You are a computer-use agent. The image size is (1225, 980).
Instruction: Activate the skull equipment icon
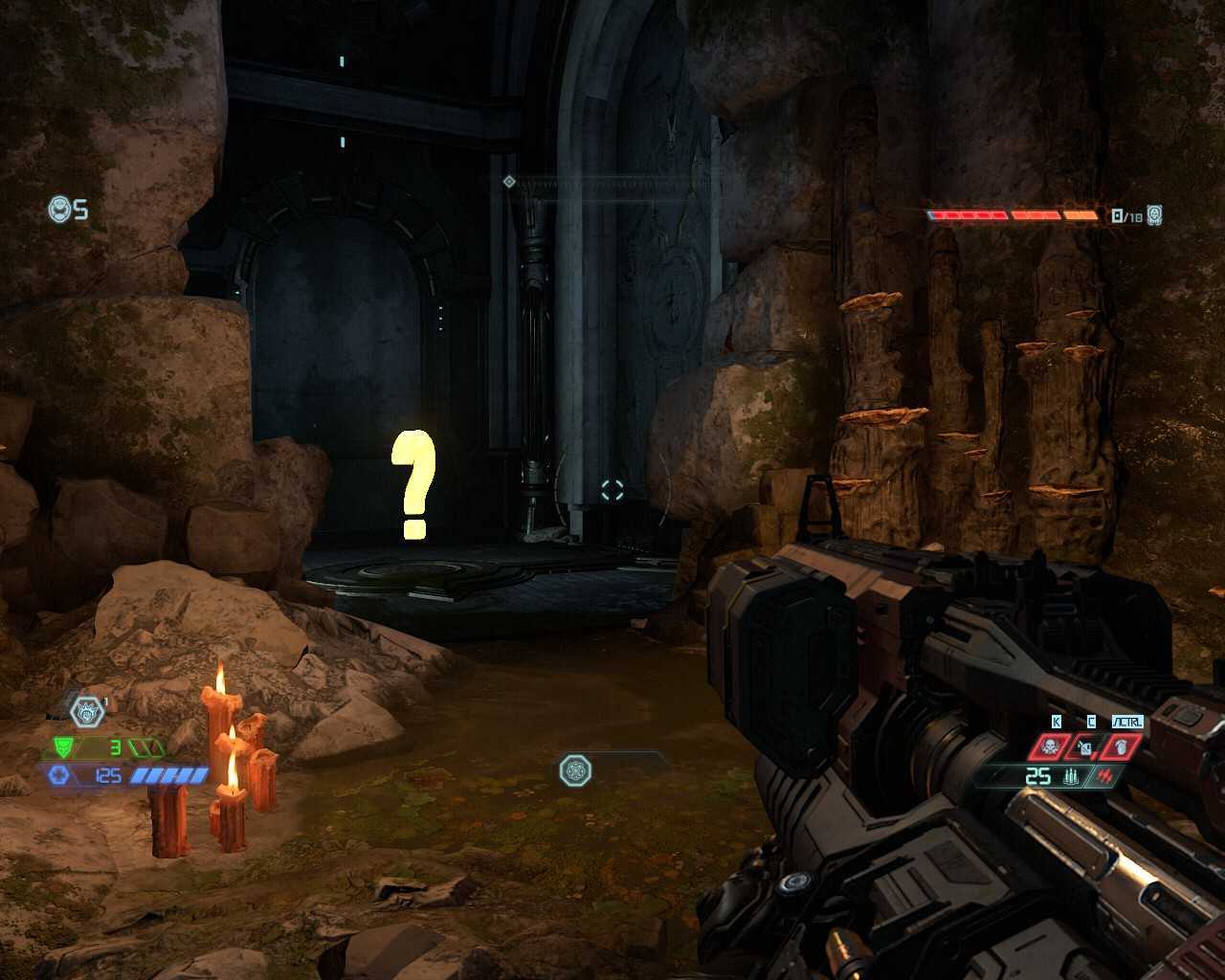[x=1050, y=746]
